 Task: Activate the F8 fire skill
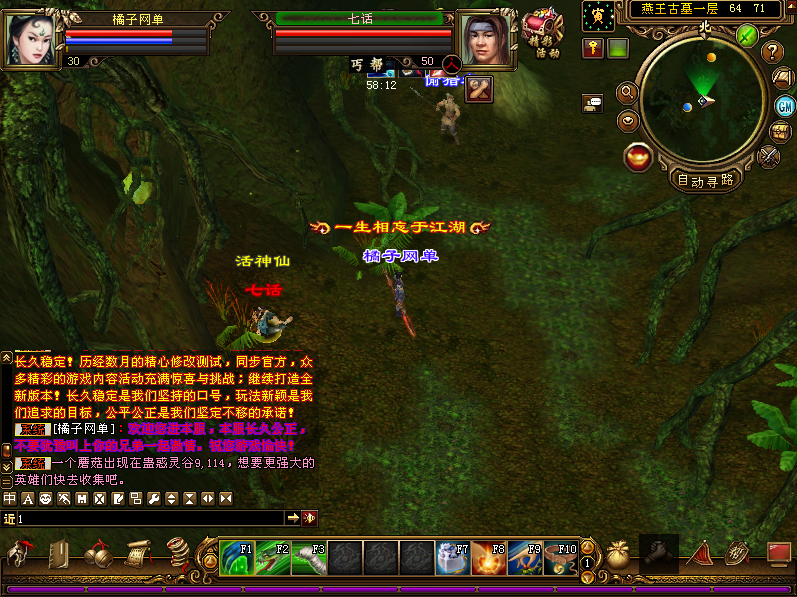[x=488, y=557]
